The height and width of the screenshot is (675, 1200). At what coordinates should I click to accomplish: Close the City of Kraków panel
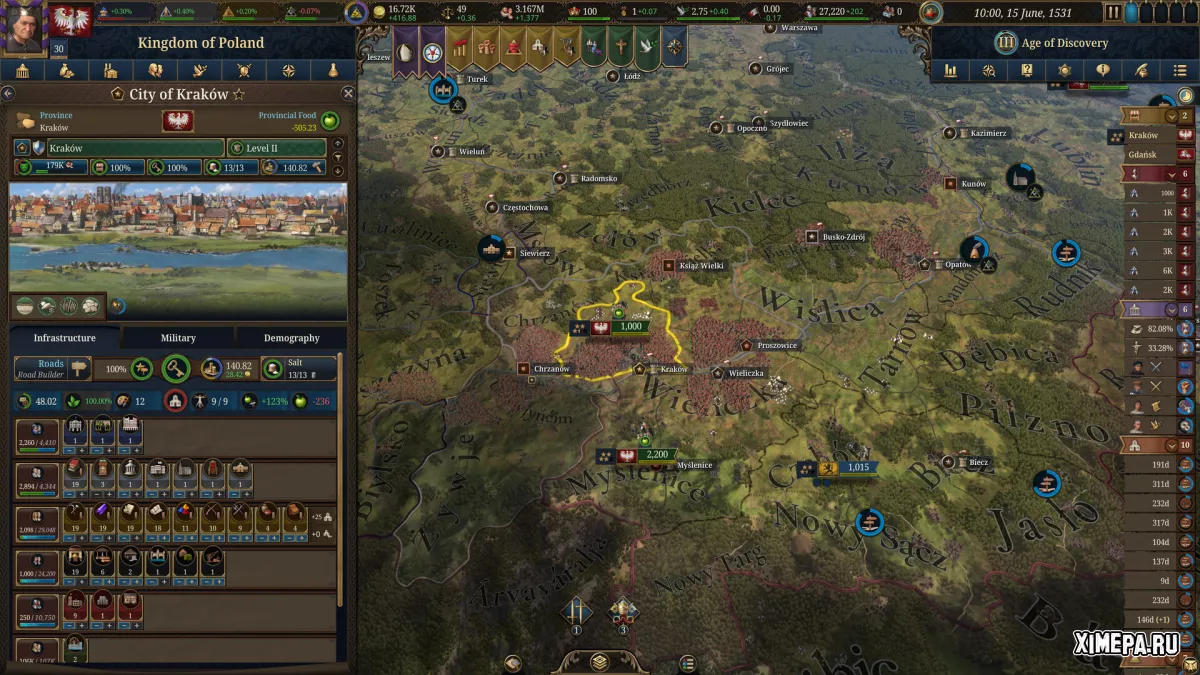pyautogui.click(x=348, y=93)
